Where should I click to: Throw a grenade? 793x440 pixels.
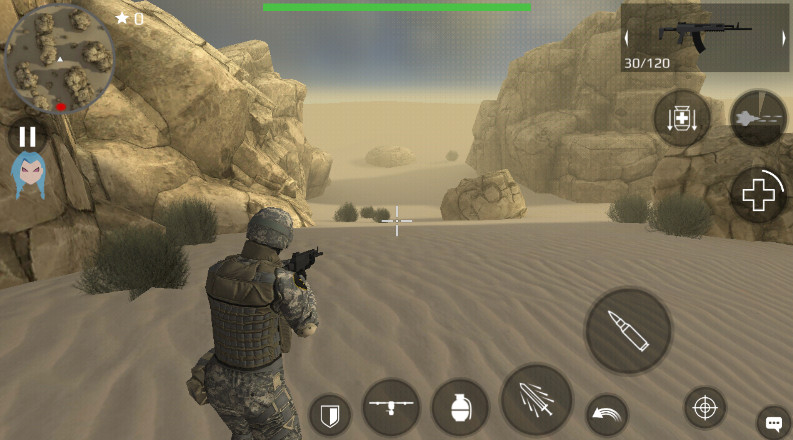(x=460, y=407)
